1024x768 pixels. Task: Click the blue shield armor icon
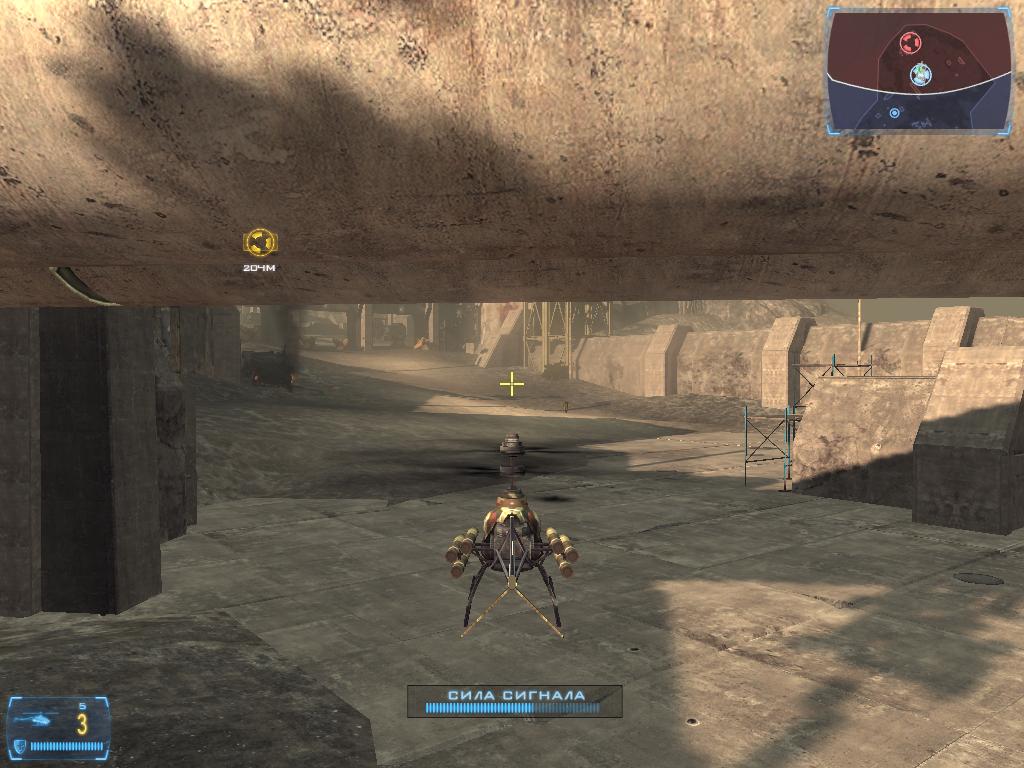click(x=20, y=746)
